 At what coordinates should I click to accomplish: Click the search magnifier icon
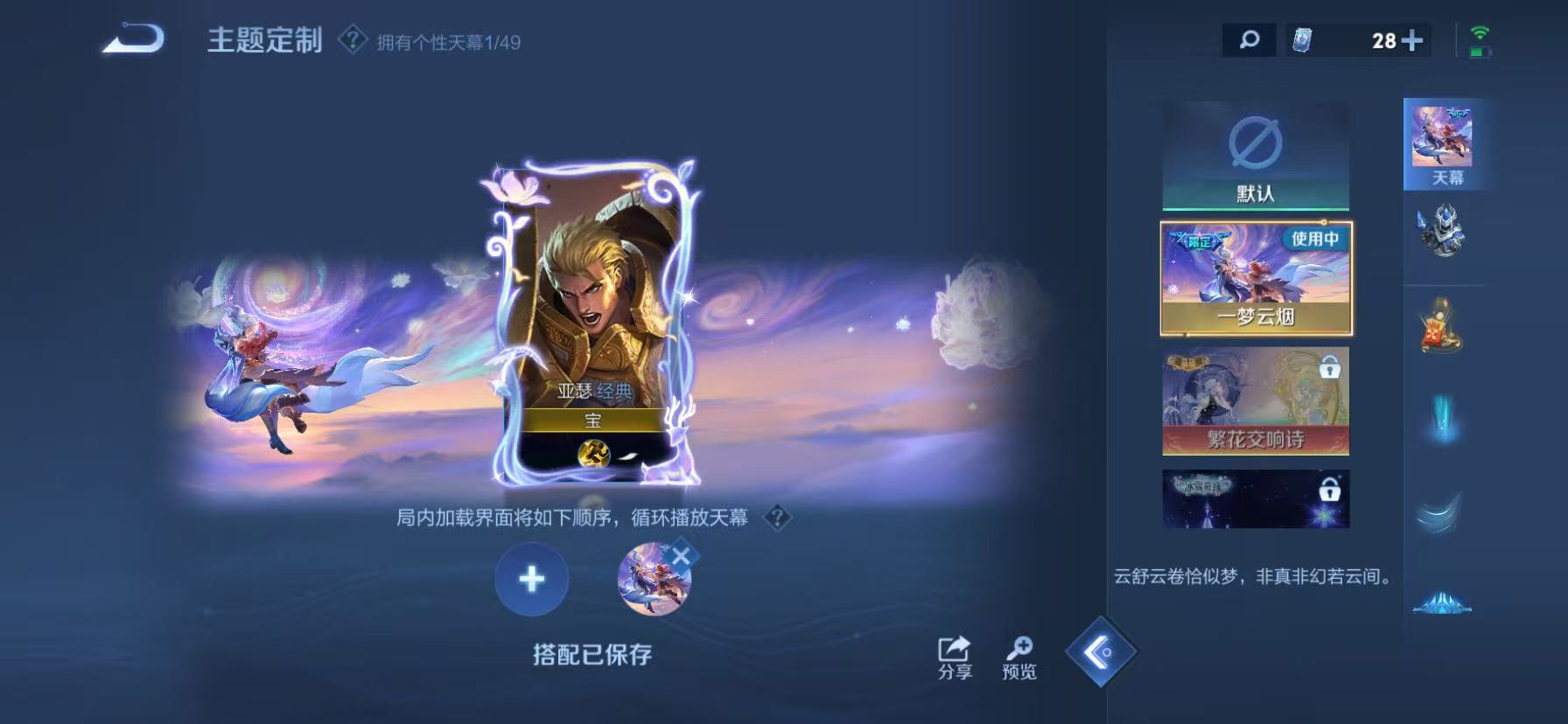coord(1249,38)
